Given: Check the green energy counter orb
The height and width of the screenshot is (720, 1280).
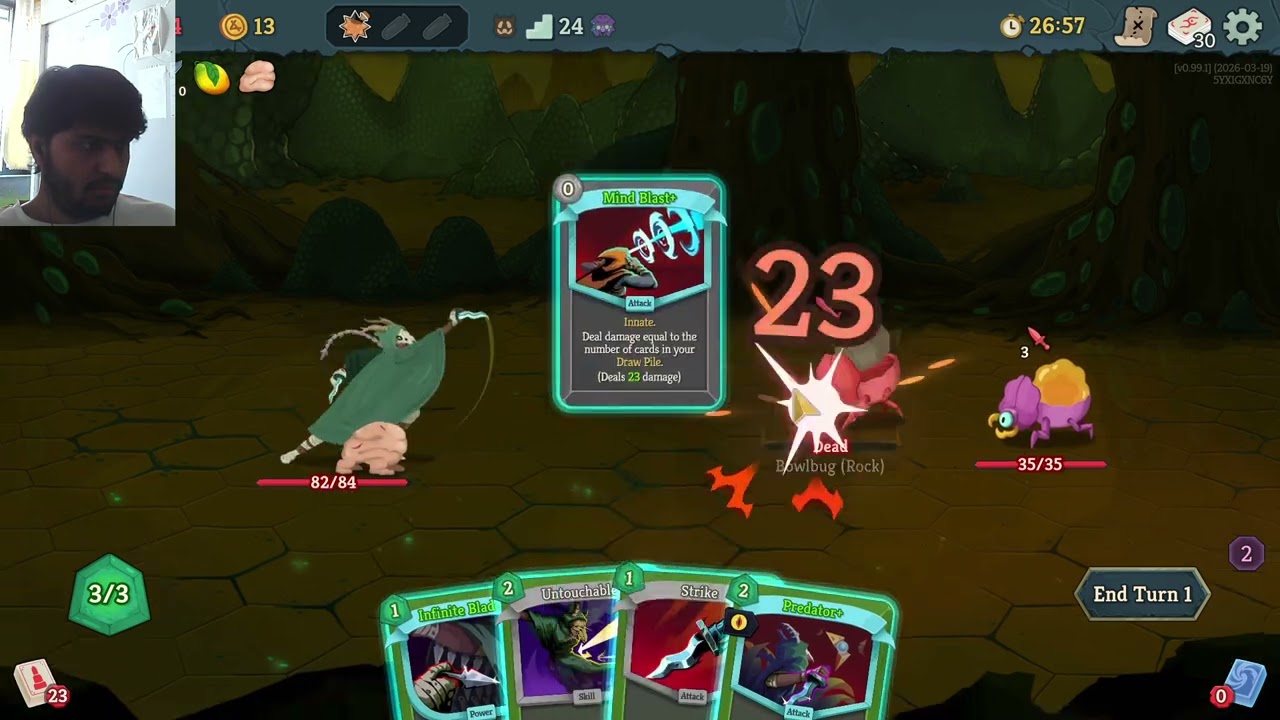Looking at the screenshot, I should click(109, 595).
